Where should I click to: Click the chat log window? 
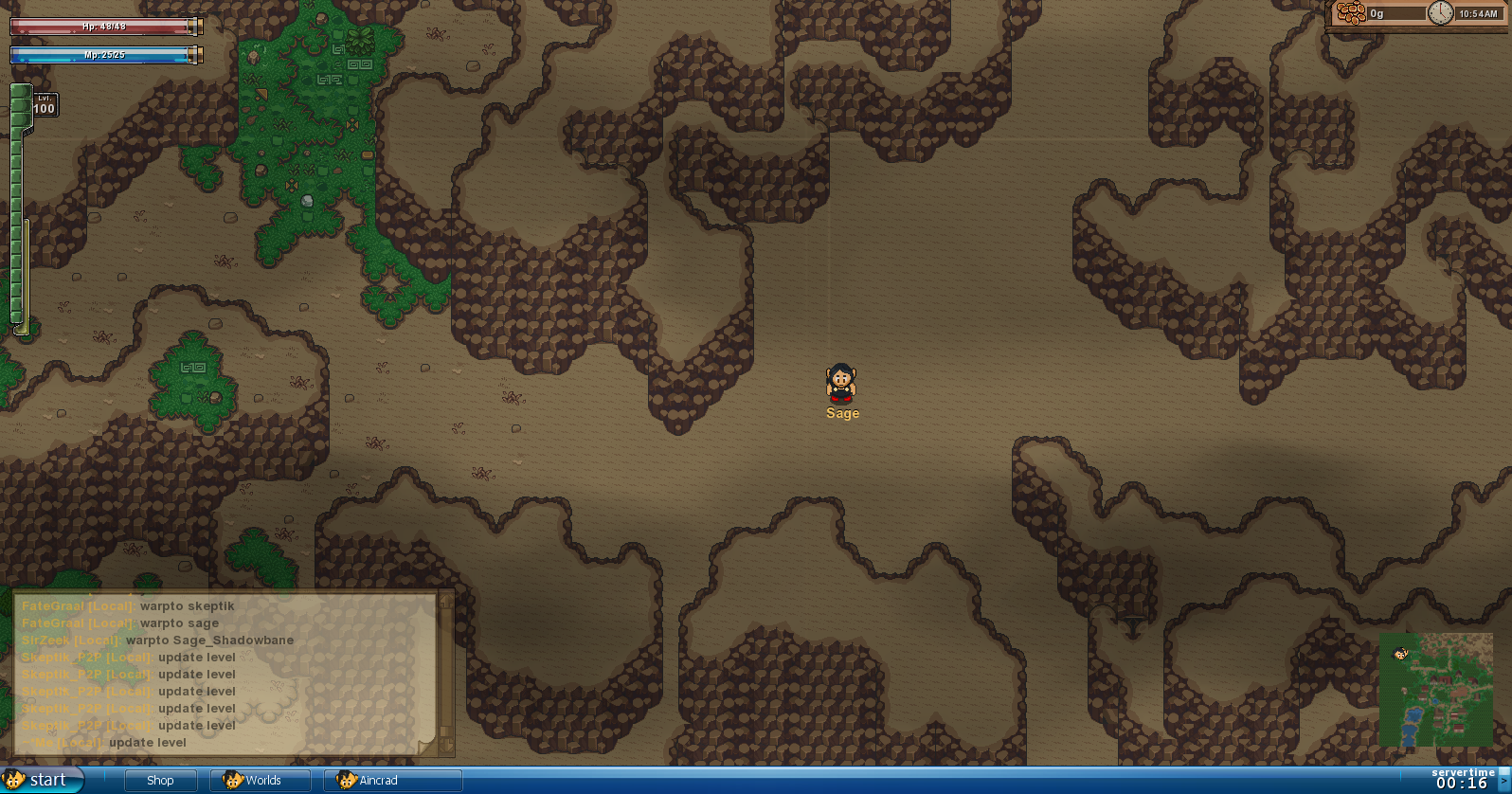click(x=227, y=674)
